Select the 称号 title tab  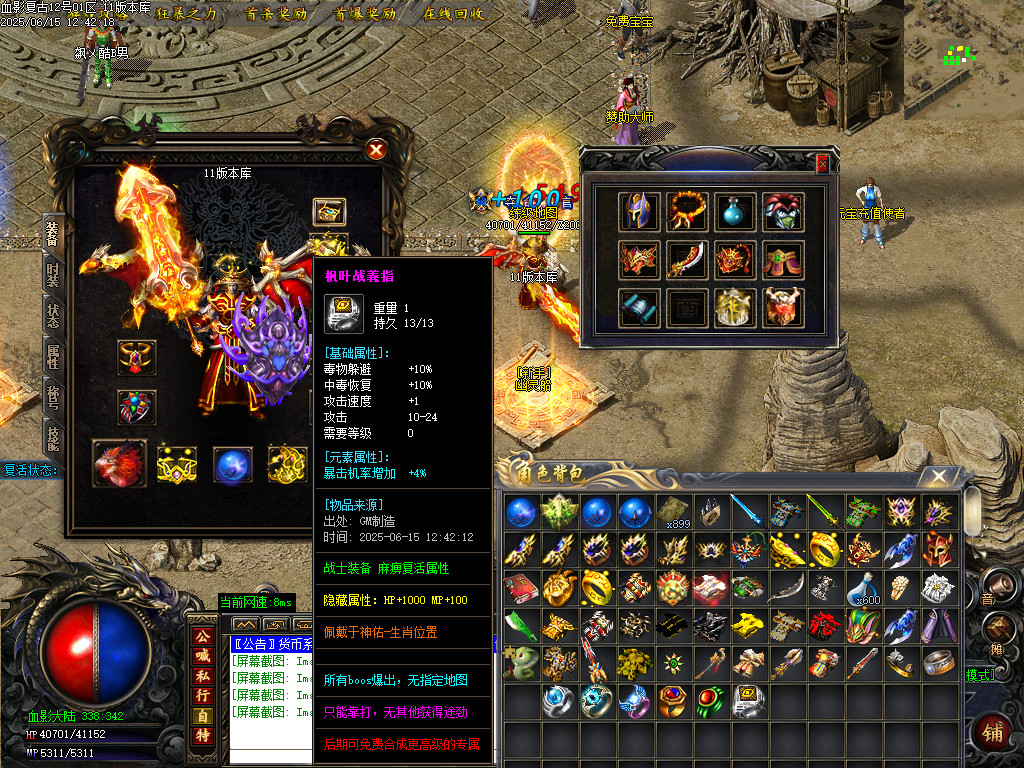point(53,398)
